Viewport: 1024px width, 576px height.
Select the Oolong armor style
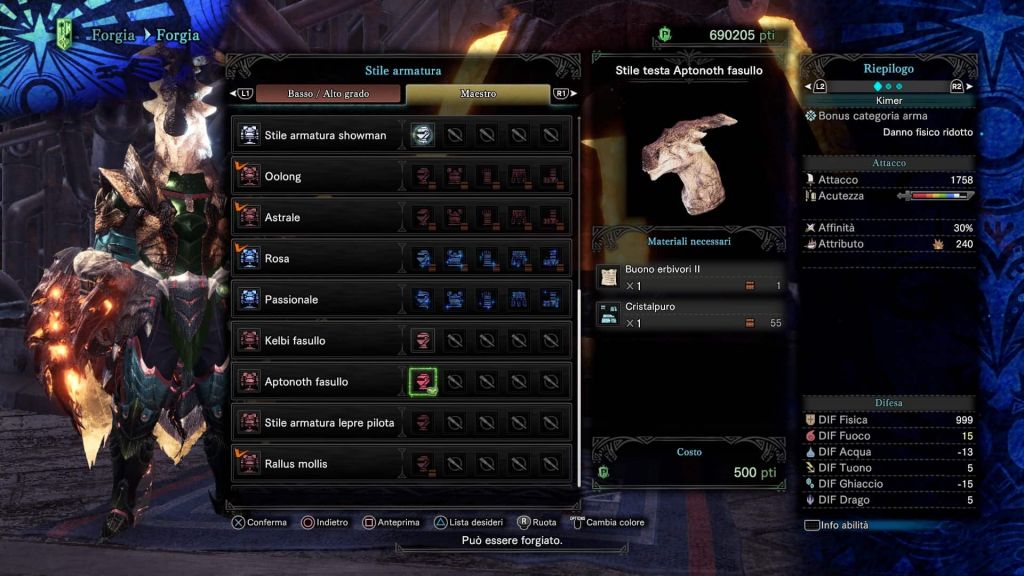click(283, 177)
